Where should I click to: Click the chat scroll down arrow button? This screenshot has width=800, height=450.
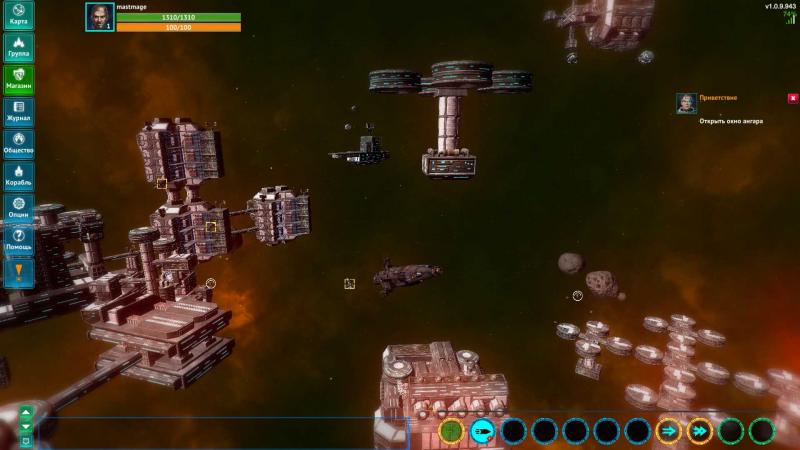pos(26,426)
